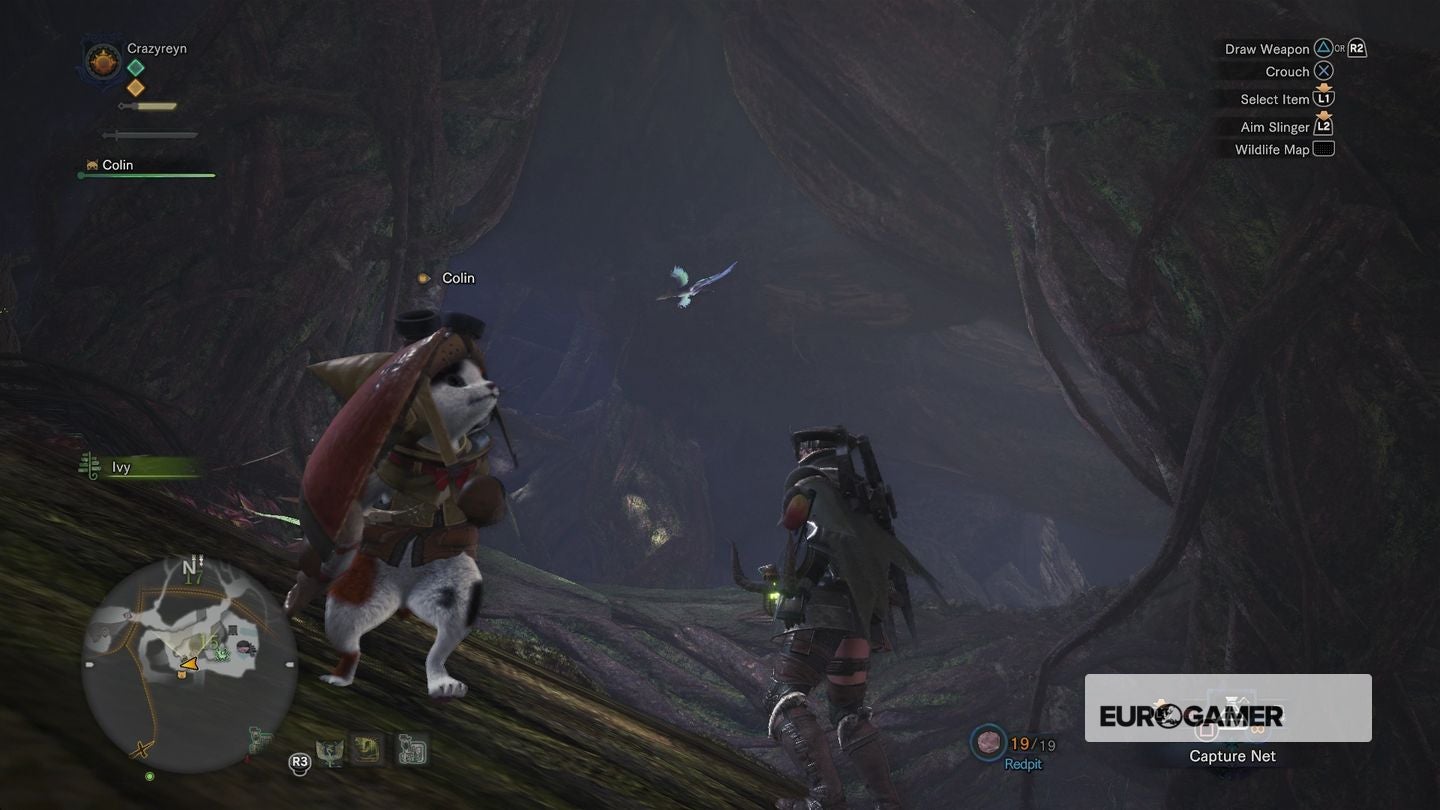Click the Ivy gathering notification
Image resolution: width=1440 pixels, height=810 pixels.
point(120,467)
